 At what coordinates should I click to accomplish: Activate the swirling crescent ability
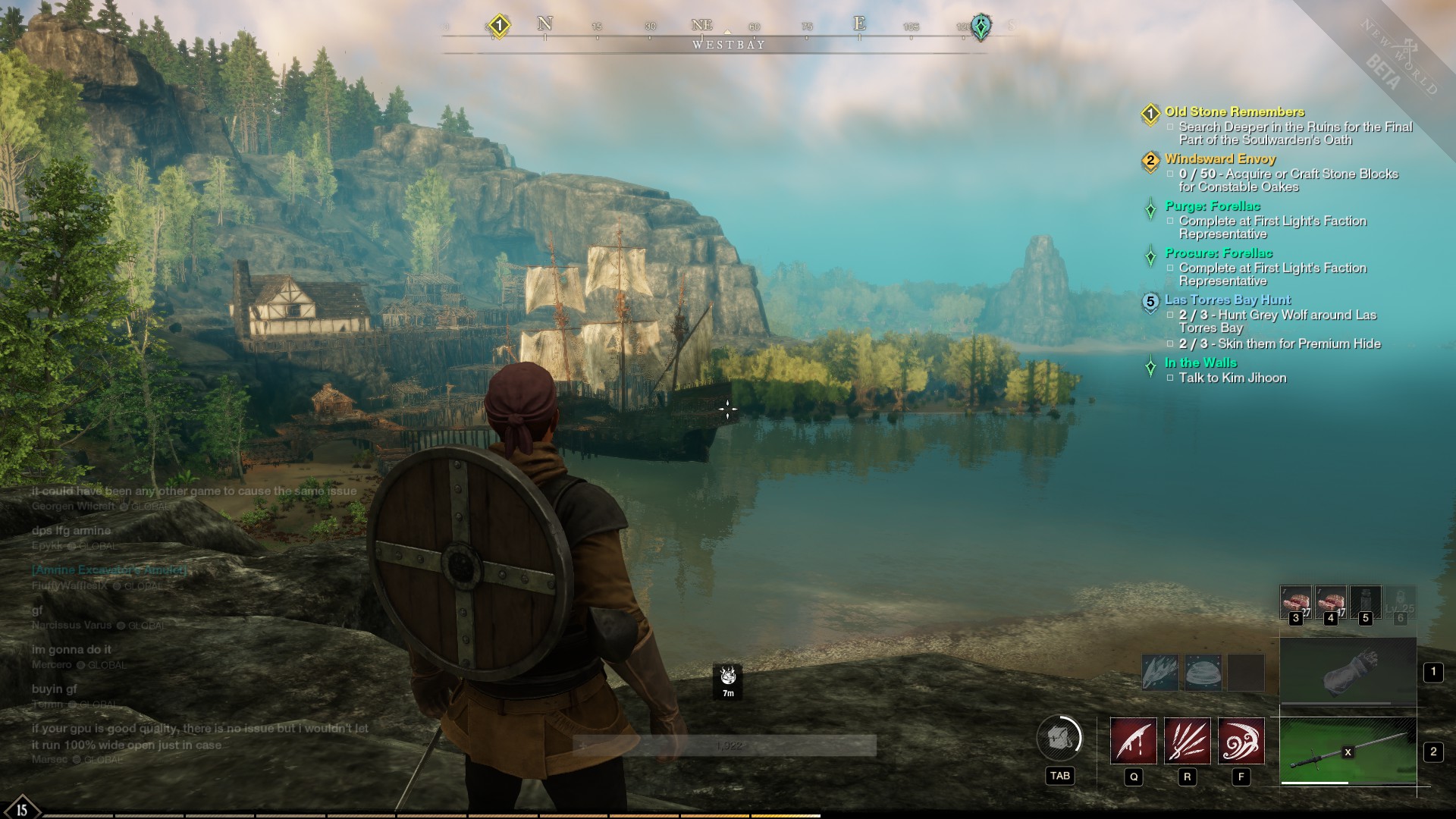click(x=1241, y=741)
